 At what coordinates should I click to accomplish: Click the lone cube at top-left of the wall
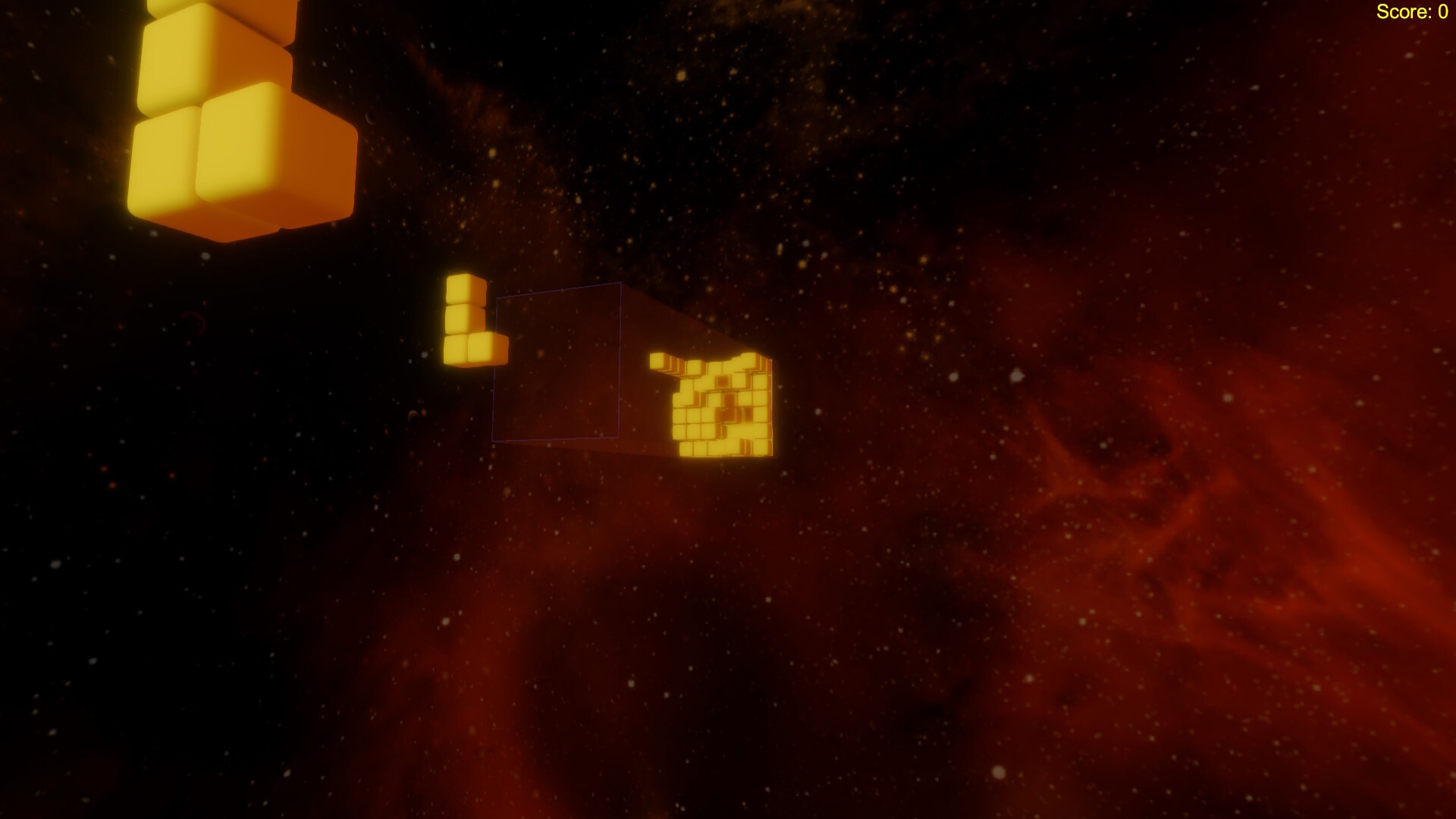(x=660, y=362)
